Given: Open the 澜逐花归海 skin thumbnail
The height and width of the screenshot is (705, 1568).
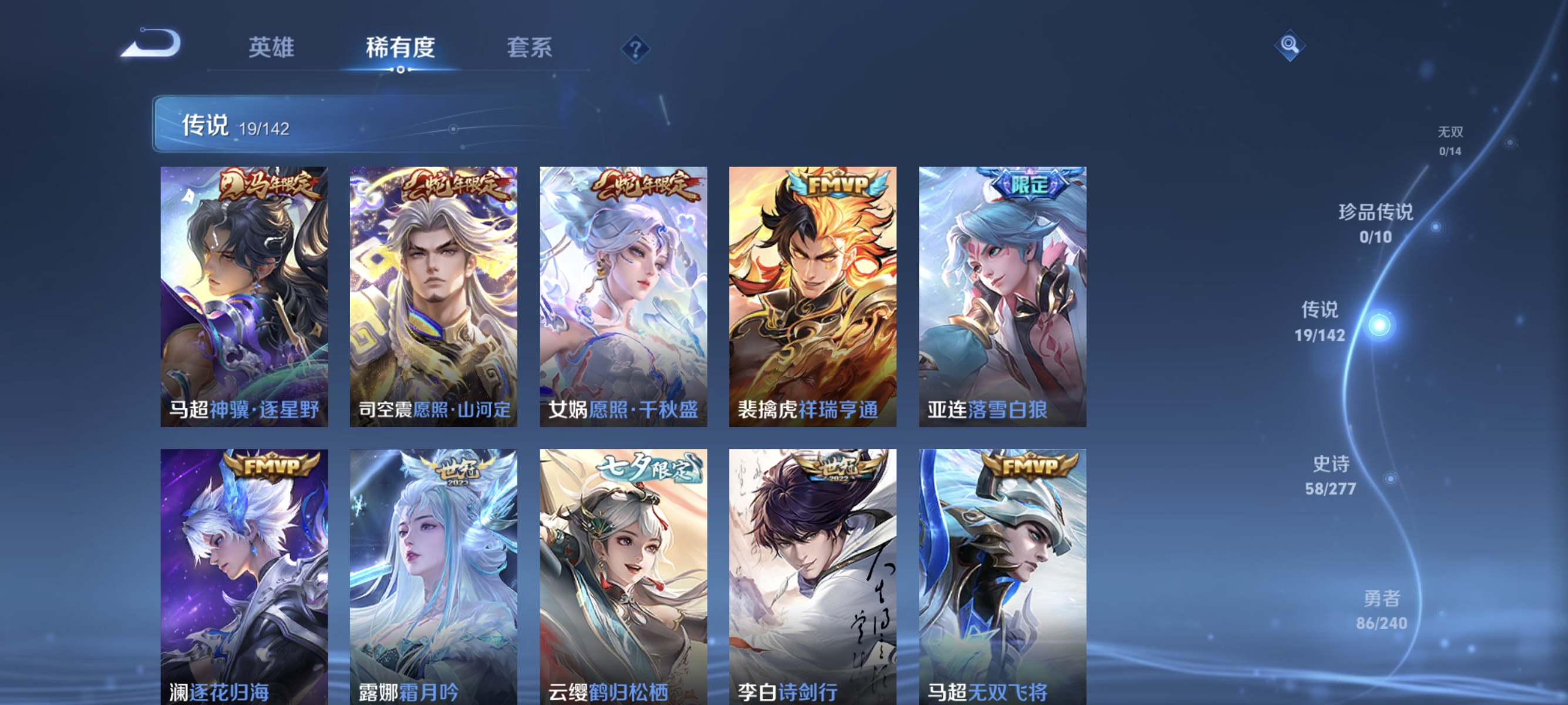Looking at the screenshot, I should (244, 566).
